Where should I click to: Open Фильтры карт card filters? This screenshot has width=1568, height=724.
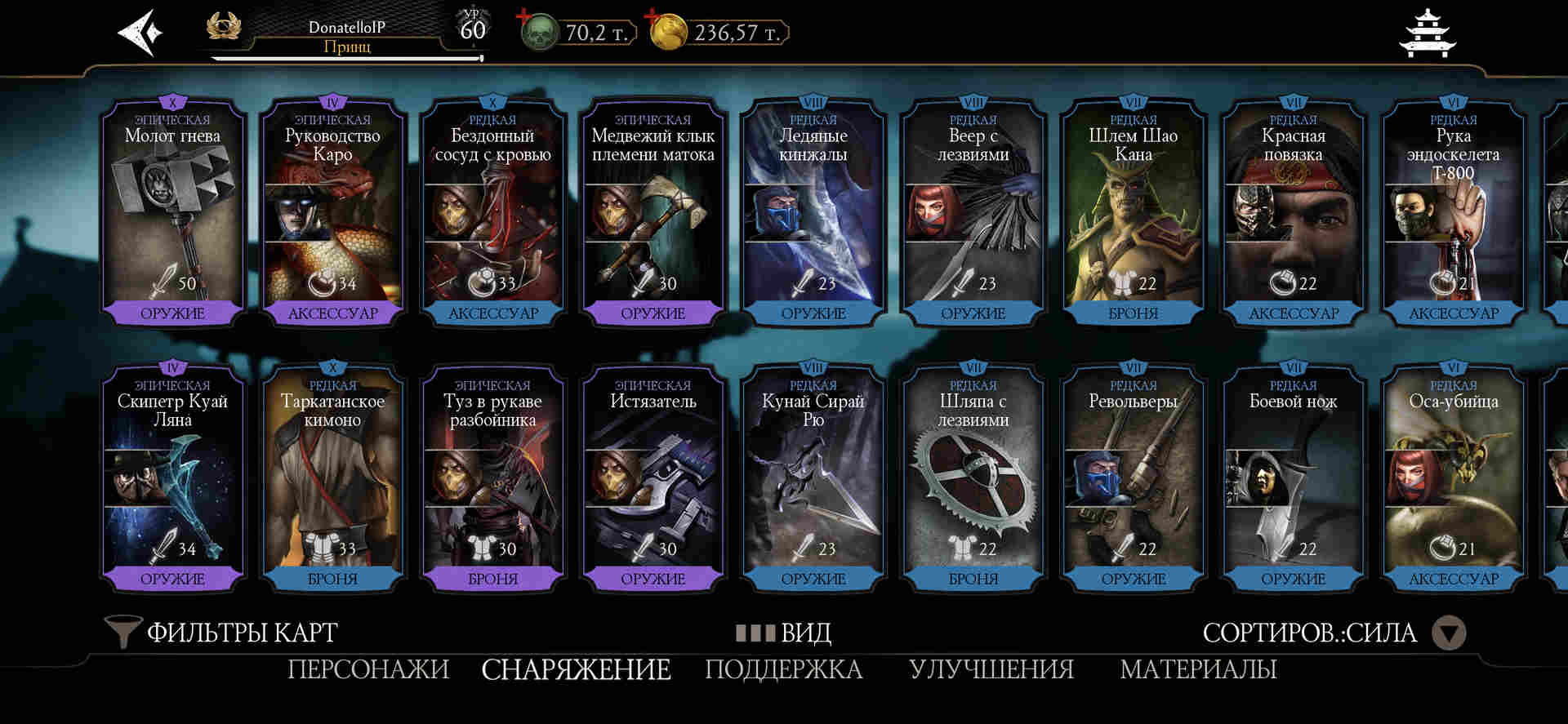coord(222,633)
